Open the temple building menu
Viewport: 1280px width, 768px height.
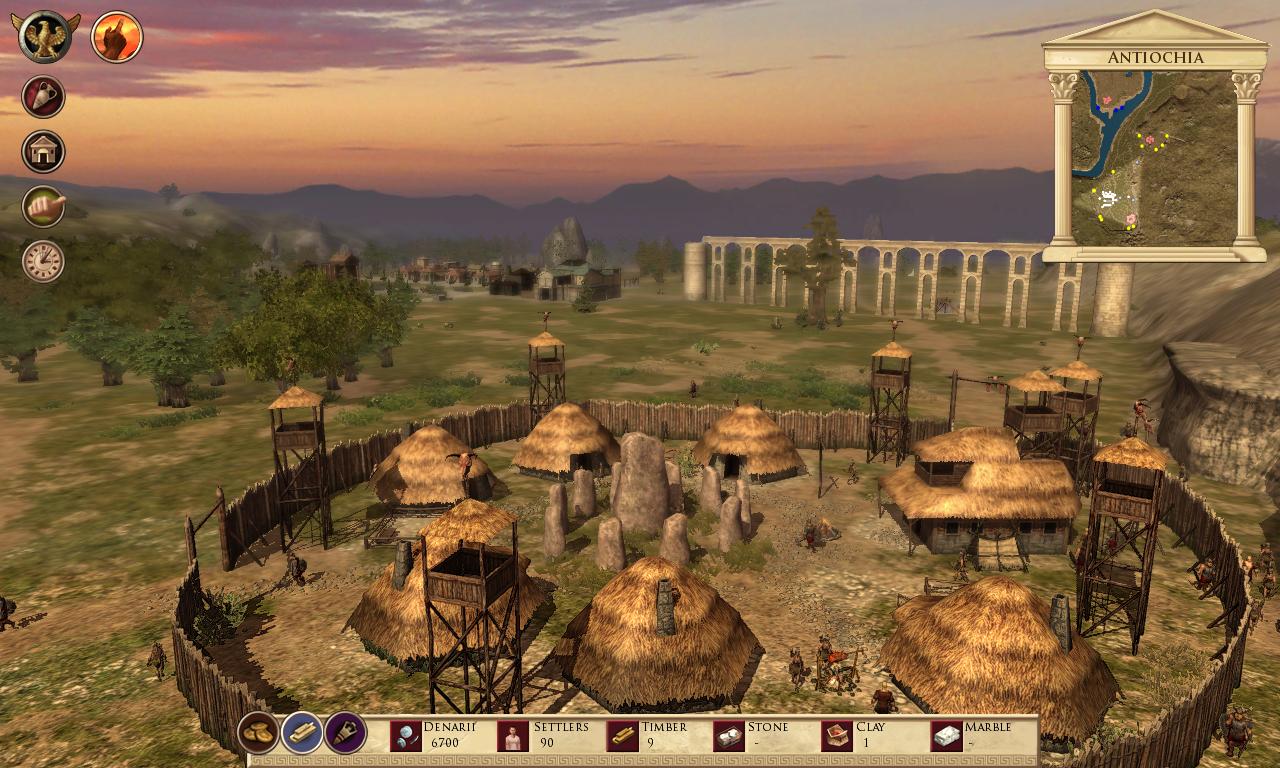click(x=44, y=152)
